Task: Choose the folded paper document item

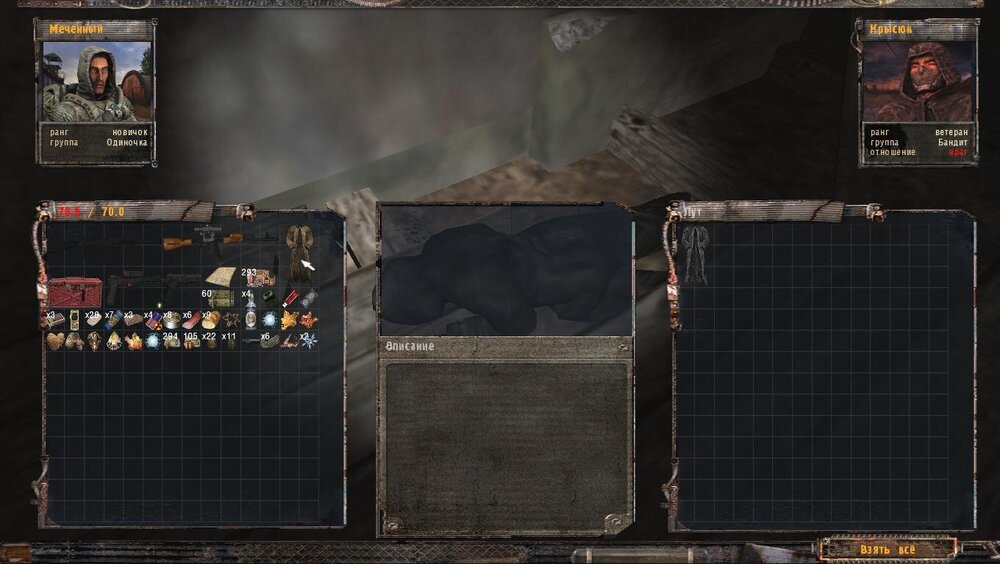Action: coord(219,277)
